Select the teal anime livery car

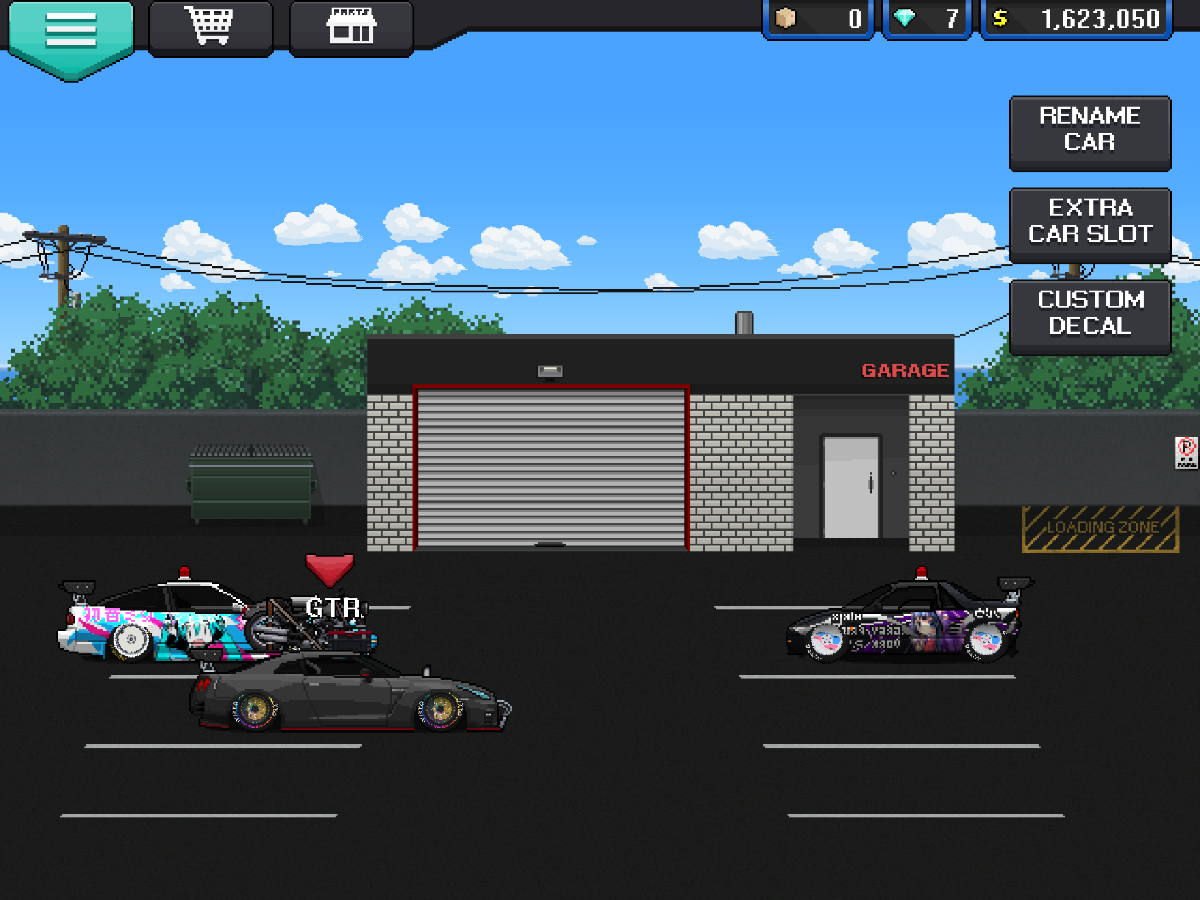[150, 625]
